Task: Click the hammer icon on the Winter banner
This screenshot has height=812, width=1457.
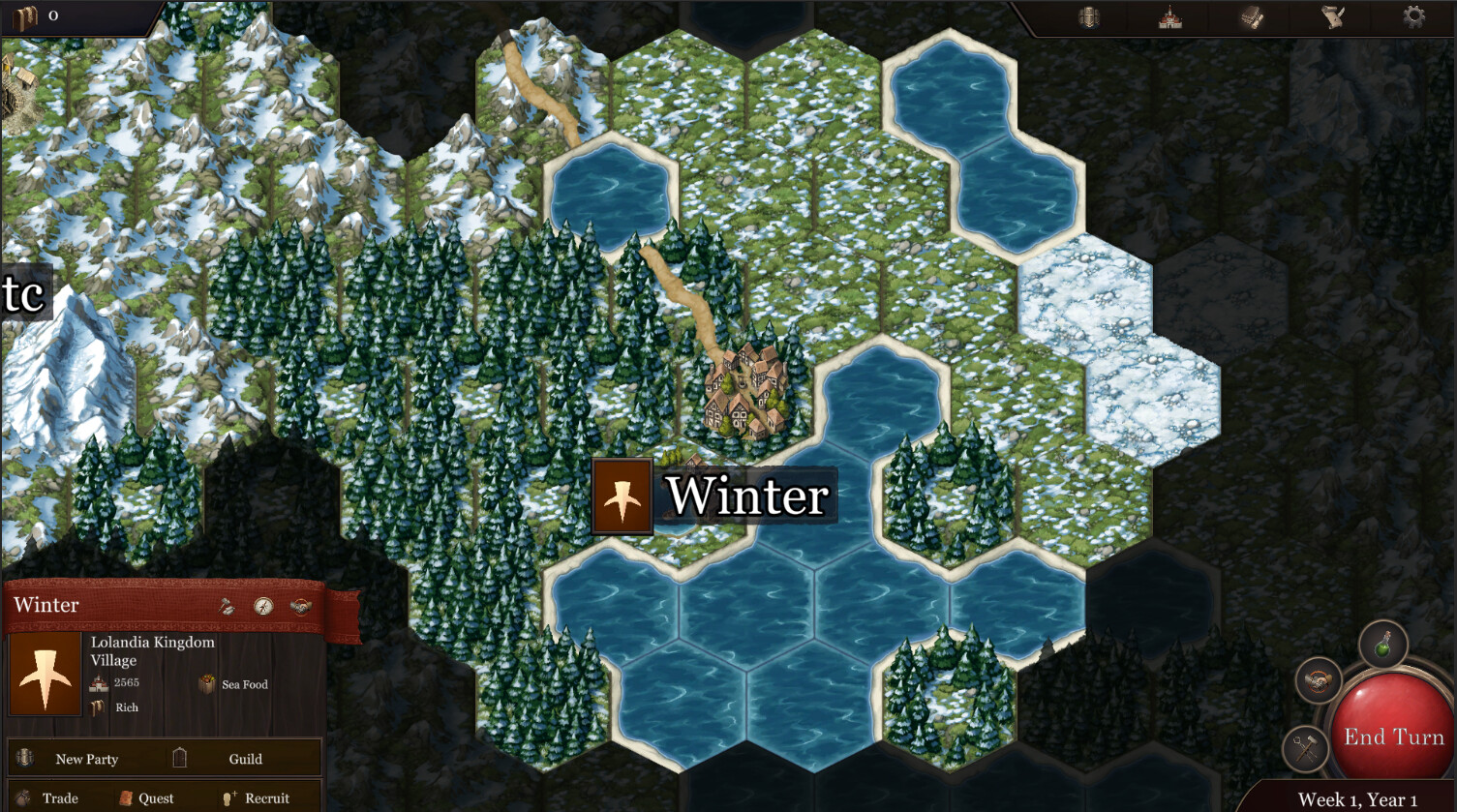Action: 227,606
